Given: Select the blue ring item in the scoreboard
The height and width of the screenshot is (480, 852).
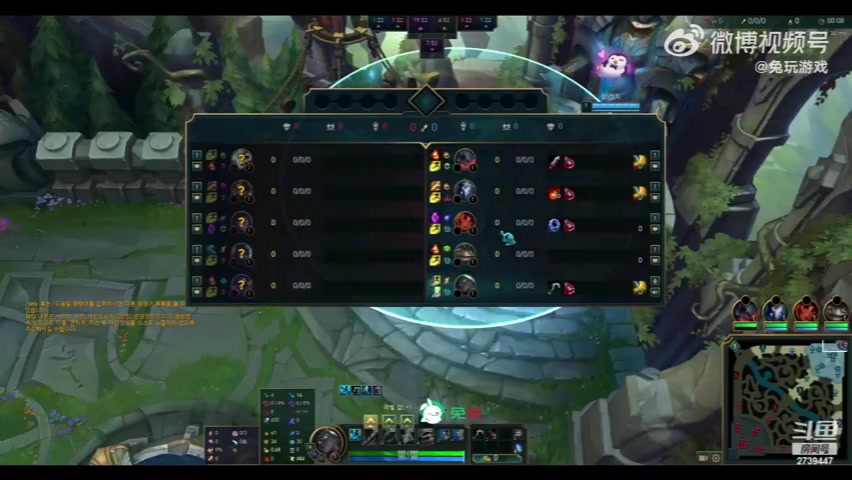Looking at the screenshot, I should point(554,225).
